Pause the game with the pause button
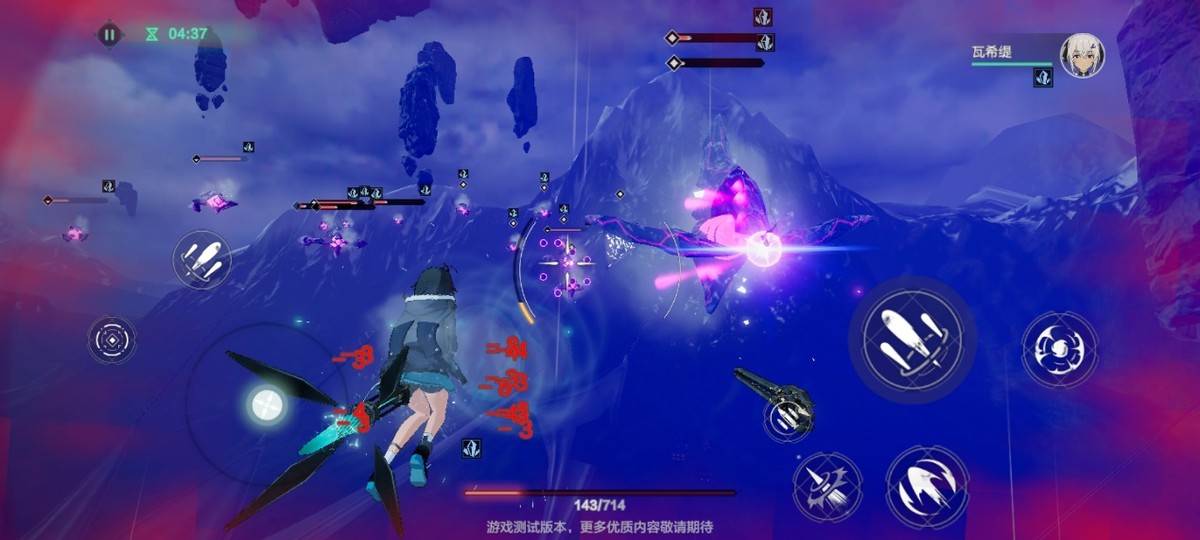 tap(109, 34)
